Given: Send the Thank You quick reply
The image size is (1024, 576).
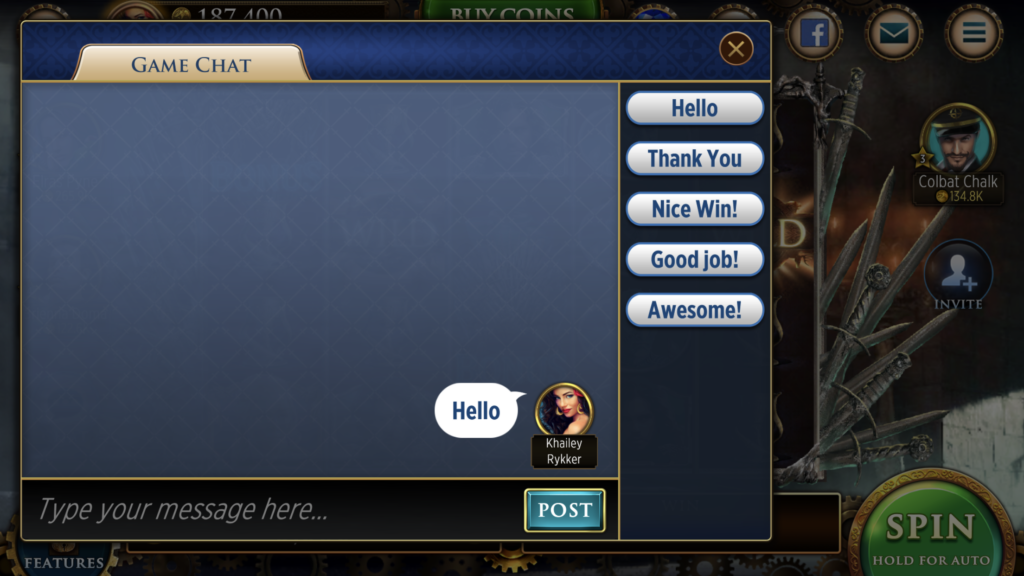Looking at the screenshot, I should click(x=694, y=158).
